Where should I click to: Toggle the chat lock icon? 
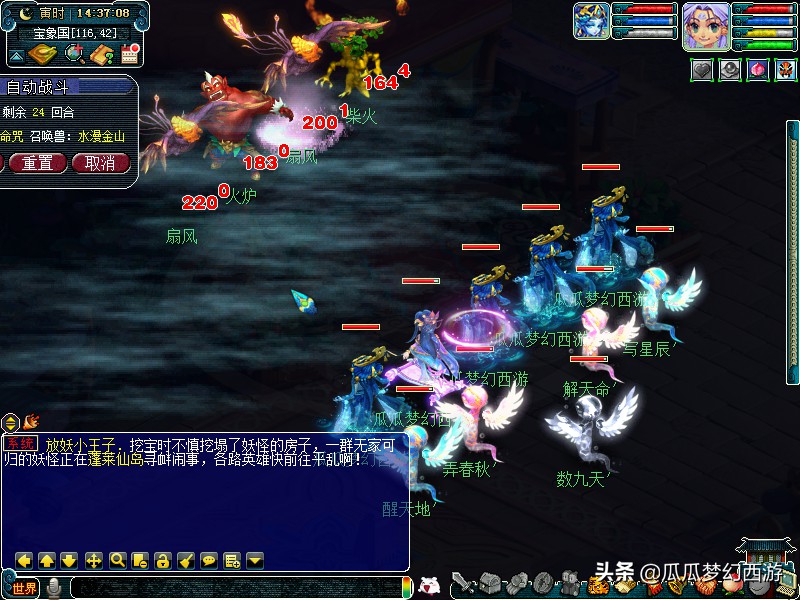point(163,560)
